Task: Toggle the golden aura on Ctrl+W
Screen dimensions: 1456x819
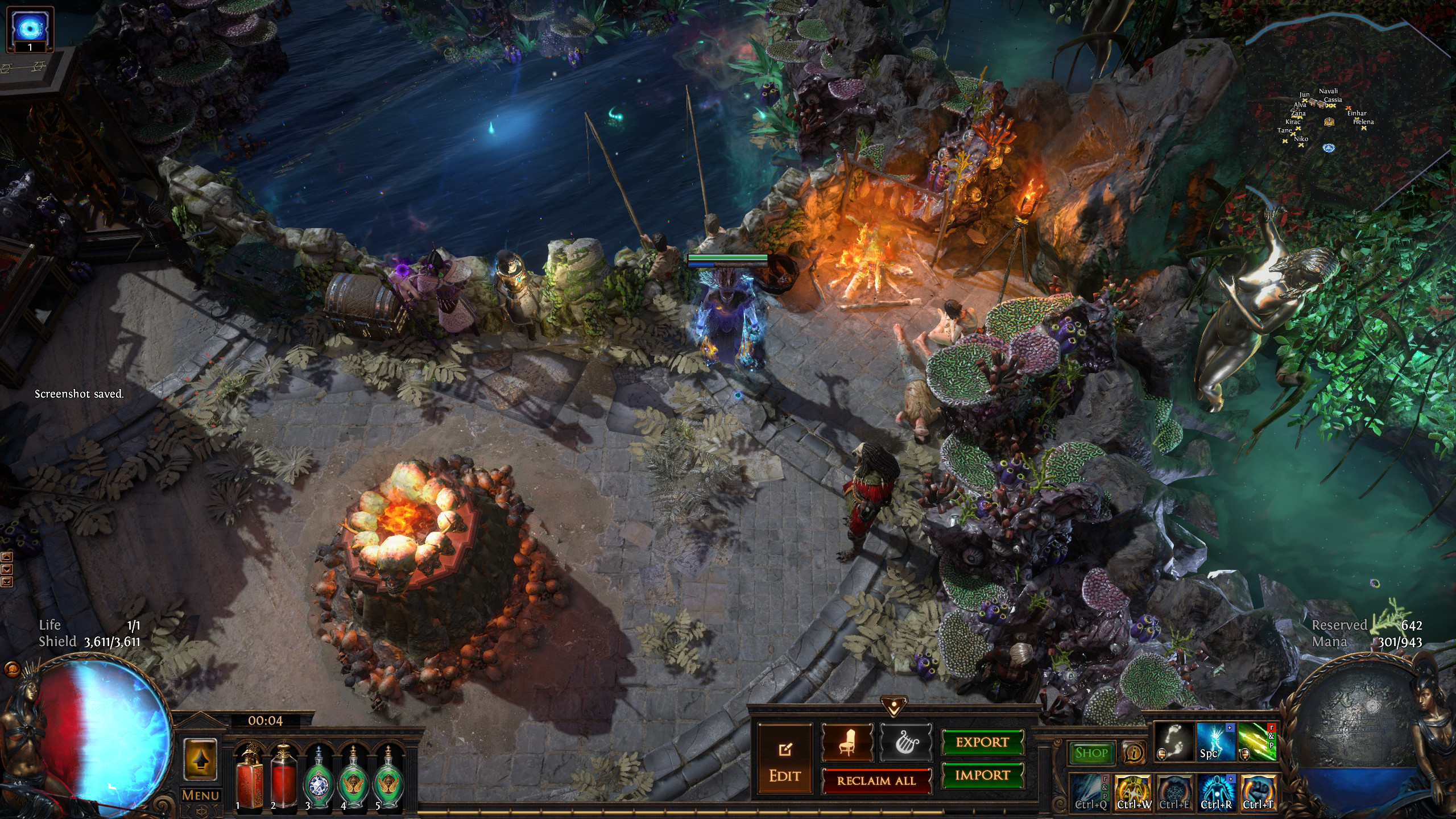Action: click(1133, 792)
